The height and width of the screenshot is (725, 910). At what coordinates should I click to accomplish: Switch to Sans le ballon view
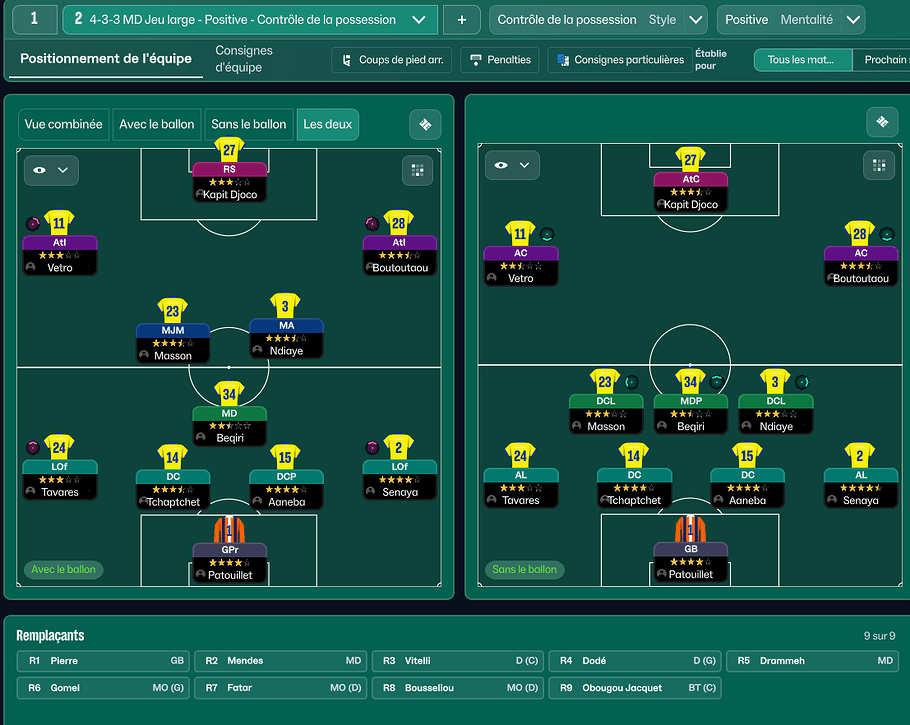[x=248, y=124]
